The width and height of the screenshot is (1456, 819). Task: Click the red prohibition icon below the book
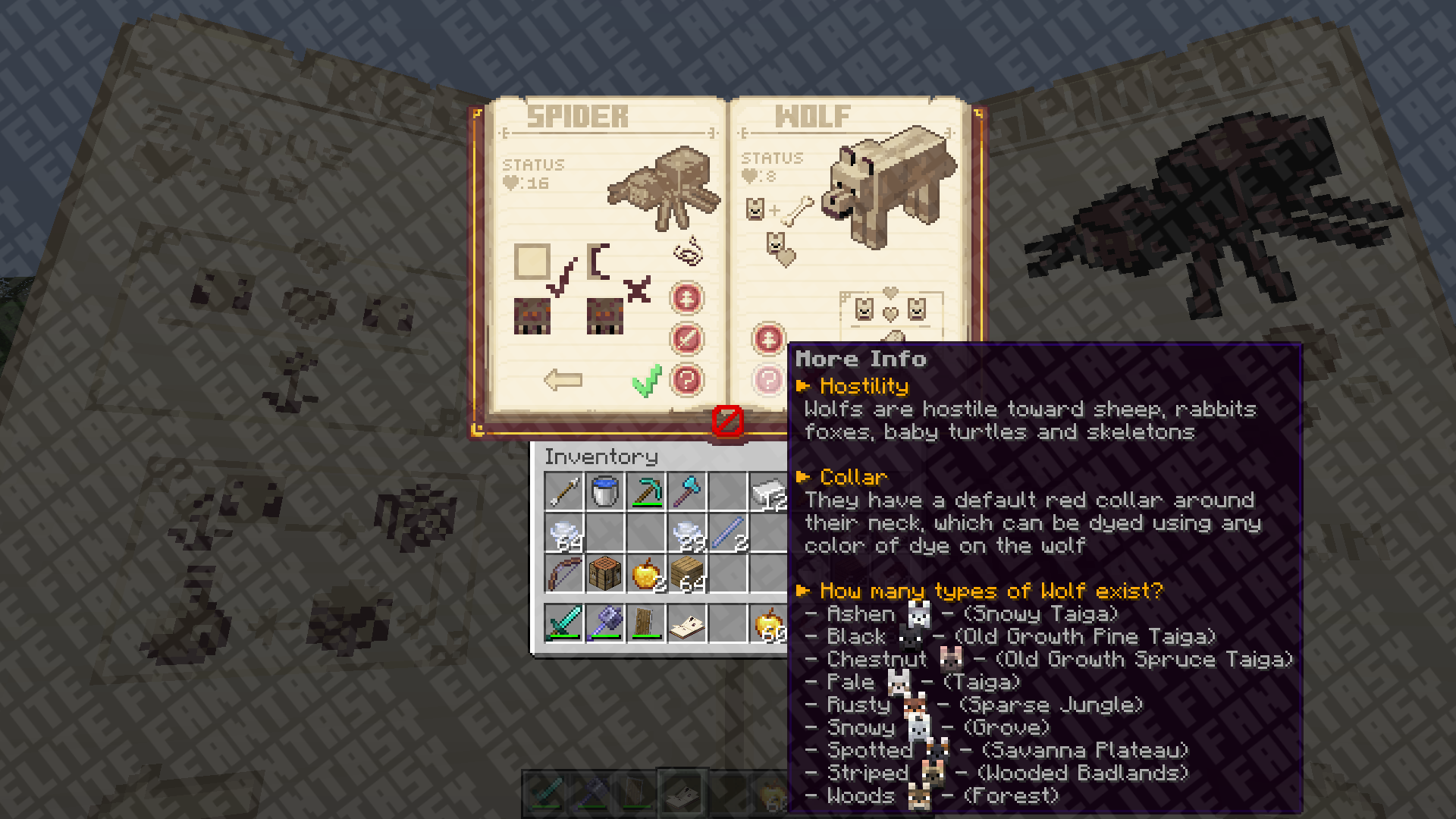tap(727, 421)
